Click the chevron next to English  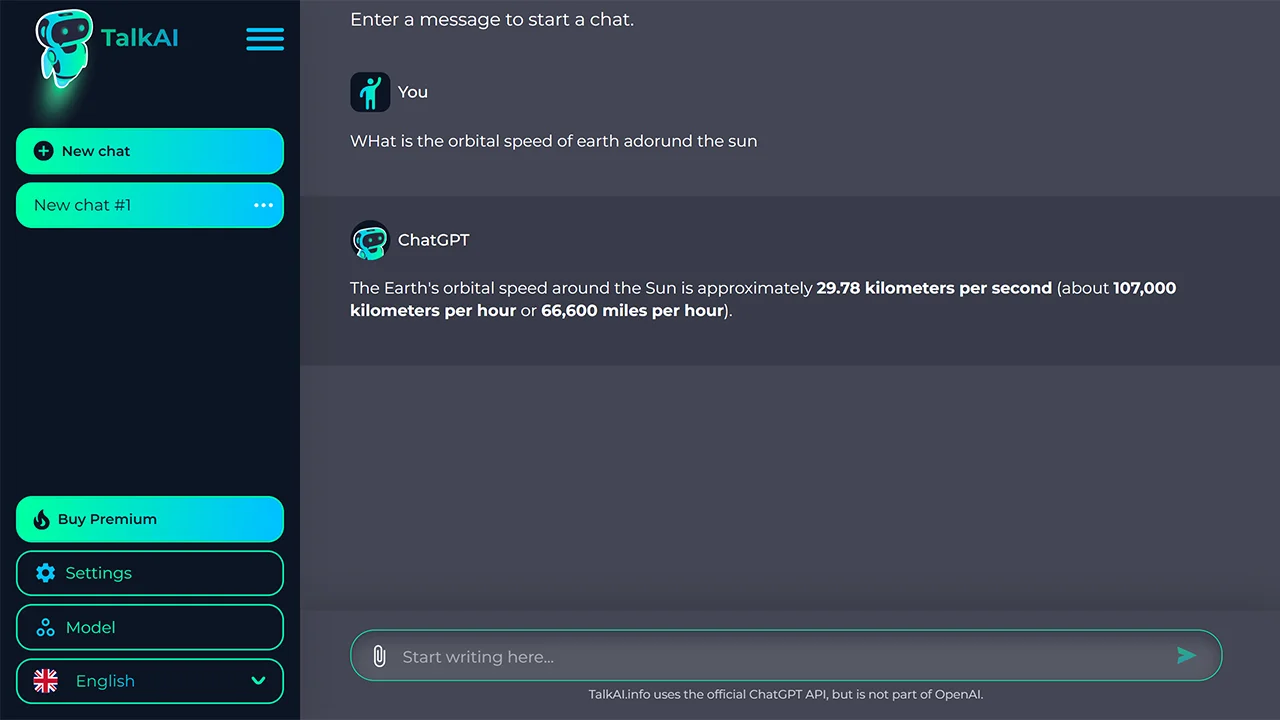coord(259,681)
